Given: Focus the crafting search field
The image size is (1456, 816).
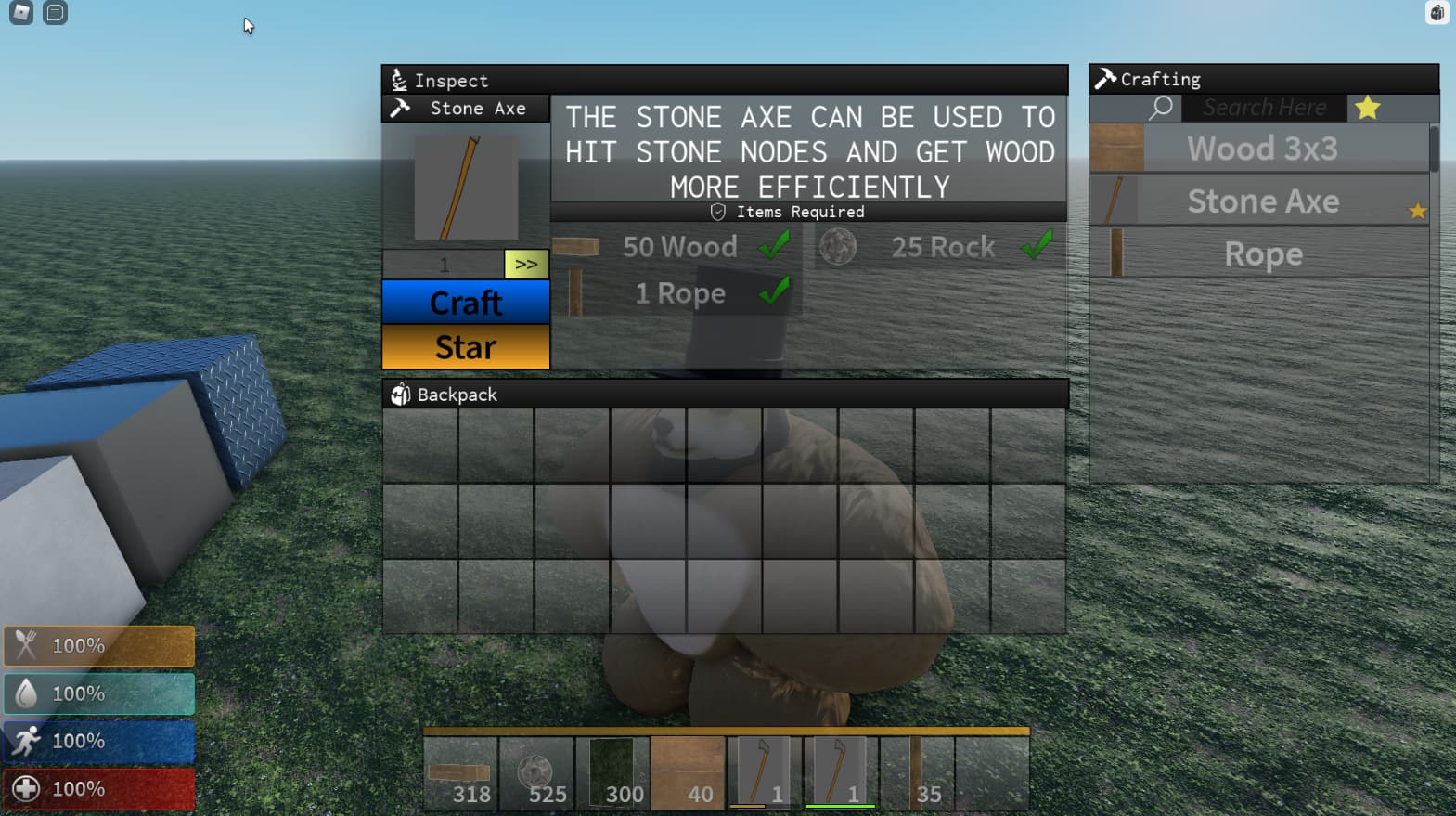Looking at the screenshot, I should pos(1264,108).
